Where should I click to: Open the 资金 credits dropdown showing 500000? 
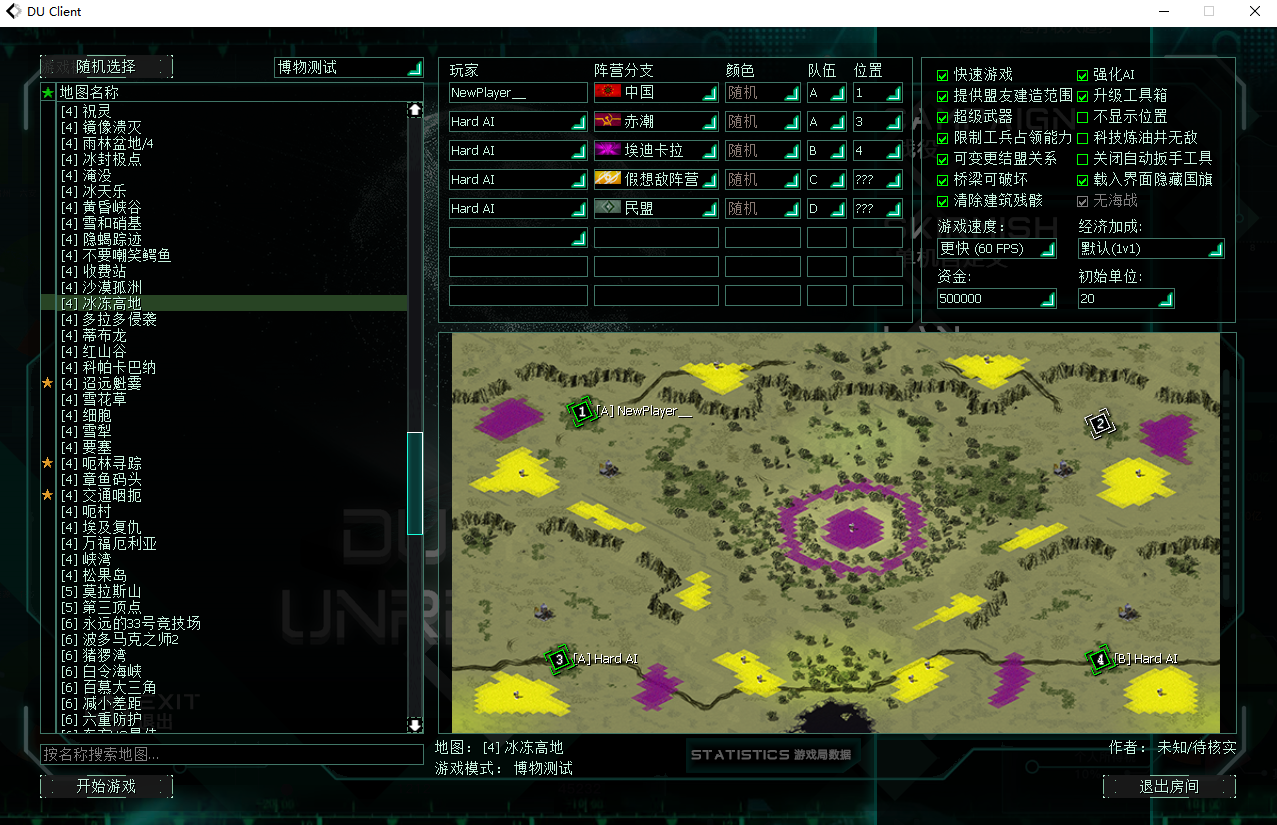pyautogui.click(x=997, y=298)
